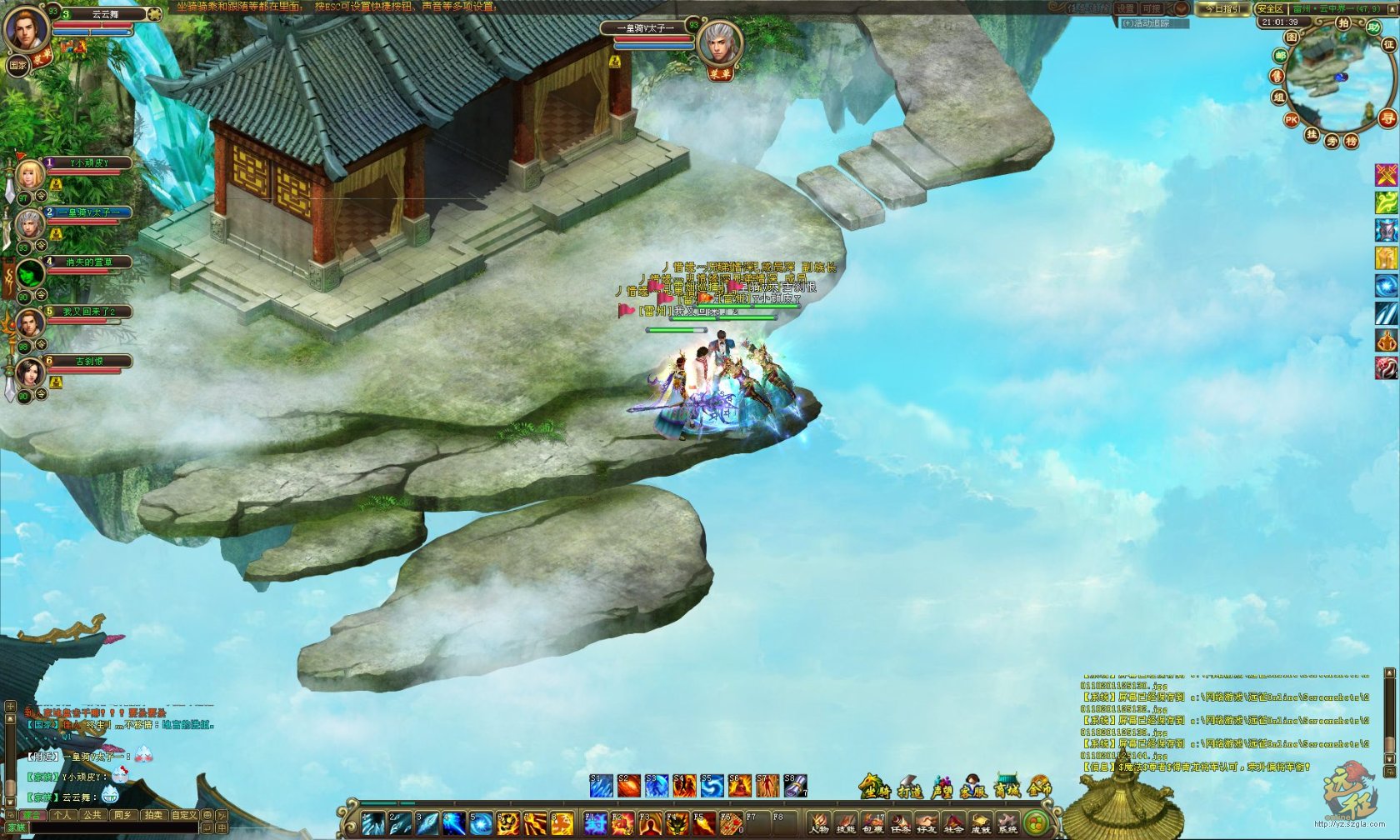Switch chat to the 个人 tab
Image resolution: width=1400 pixels, height=840 pixels.
pyautogui.click(x=62, y=815)
